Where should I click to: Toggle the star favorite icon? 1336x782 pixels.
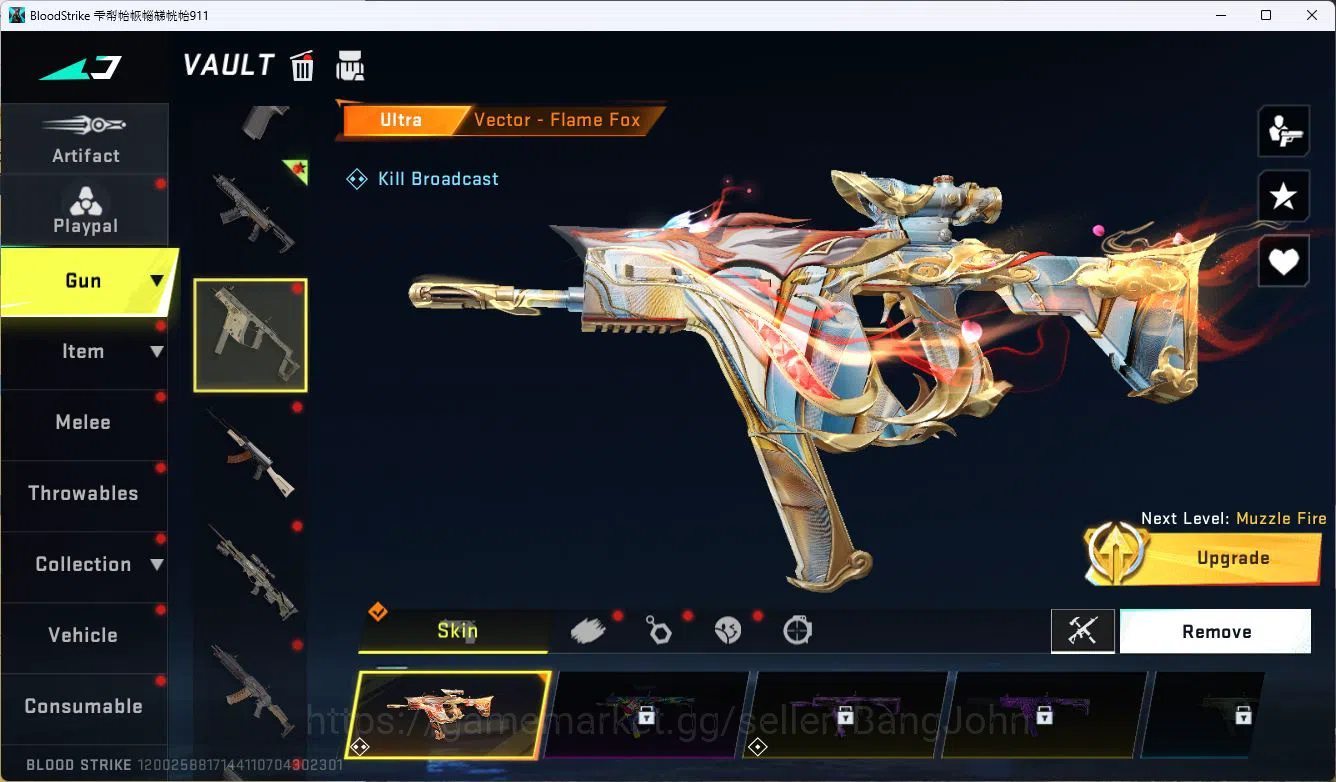(1283, 196)
